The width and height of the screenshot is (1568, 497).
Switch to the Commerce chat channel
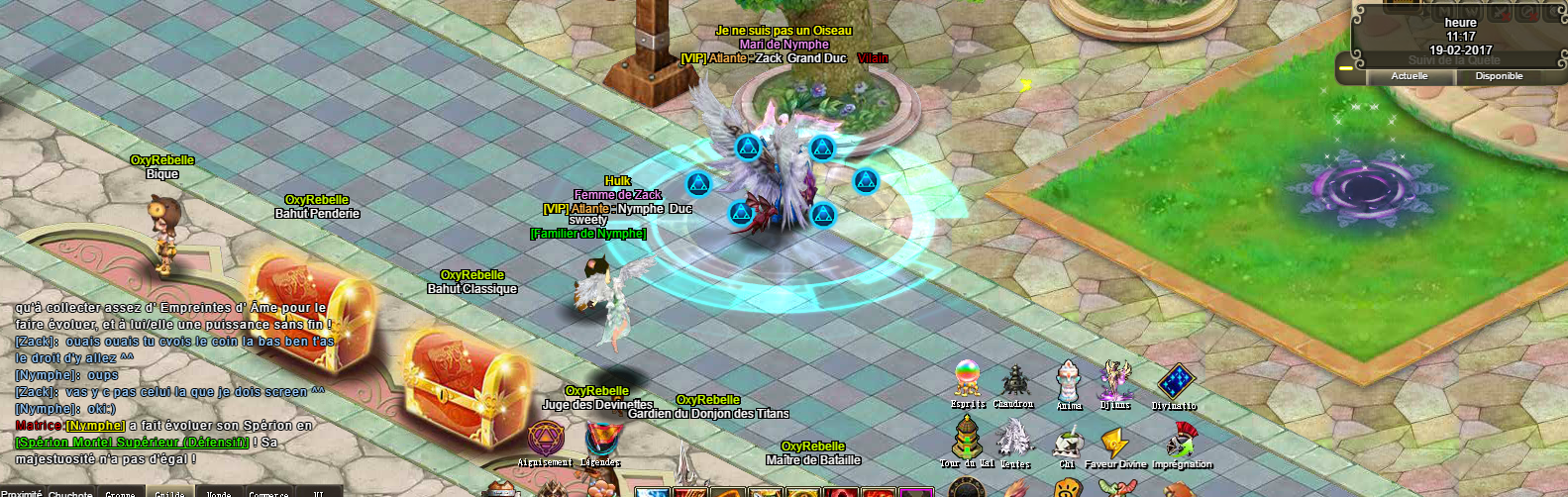pos(268,492)
